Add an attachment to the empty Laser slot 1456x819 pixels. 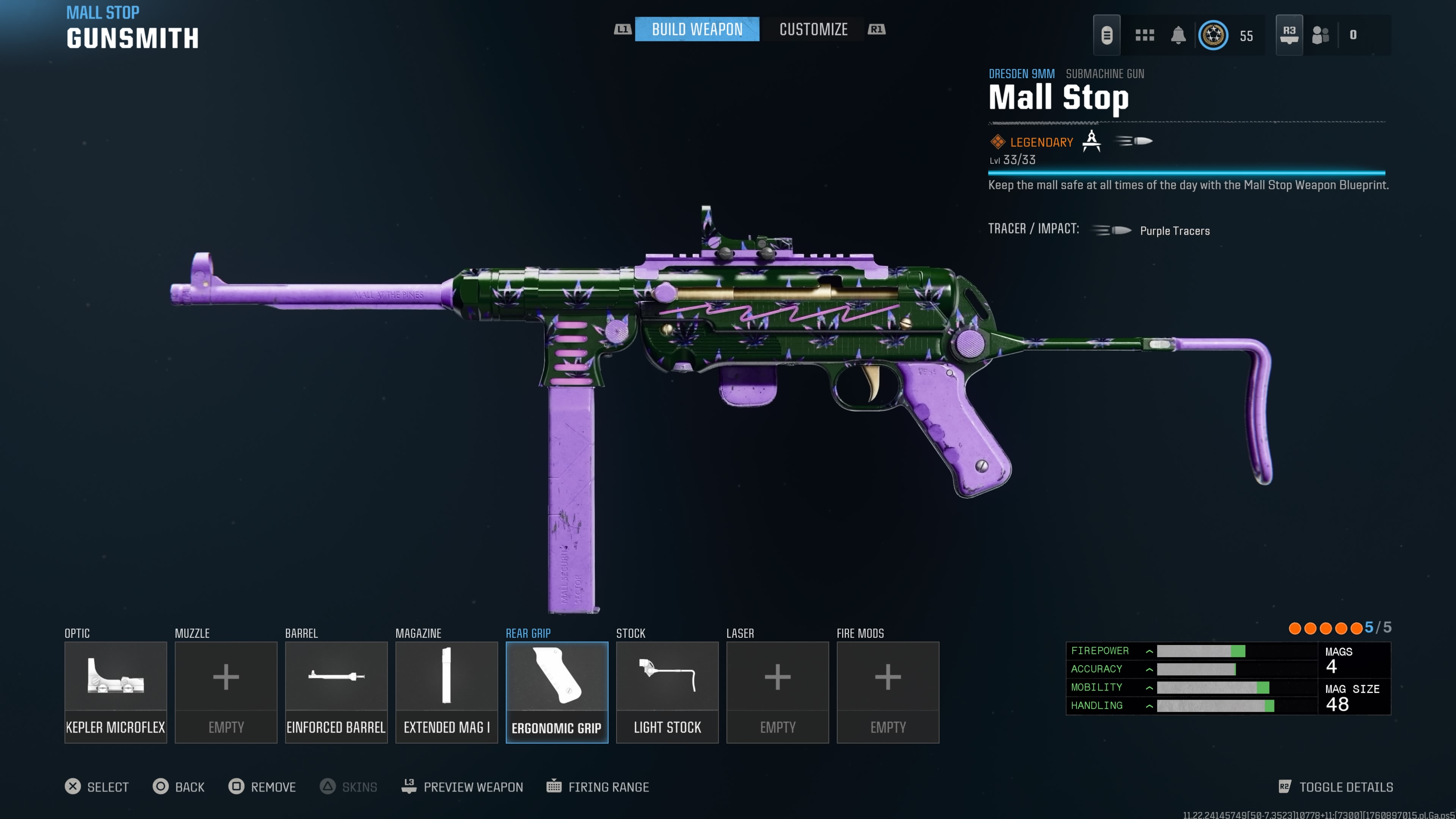point(777,691)
